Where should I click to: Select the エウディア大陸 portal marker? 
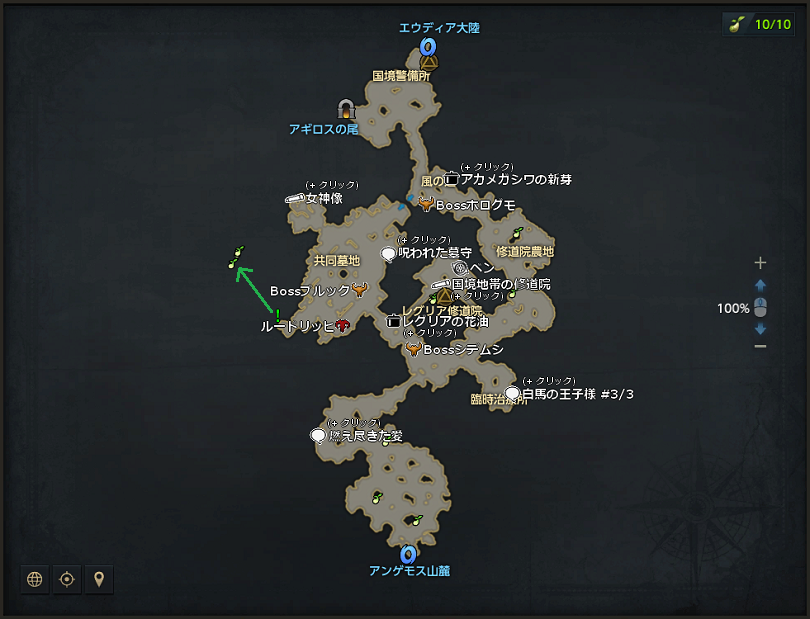(x=429, y=46)
